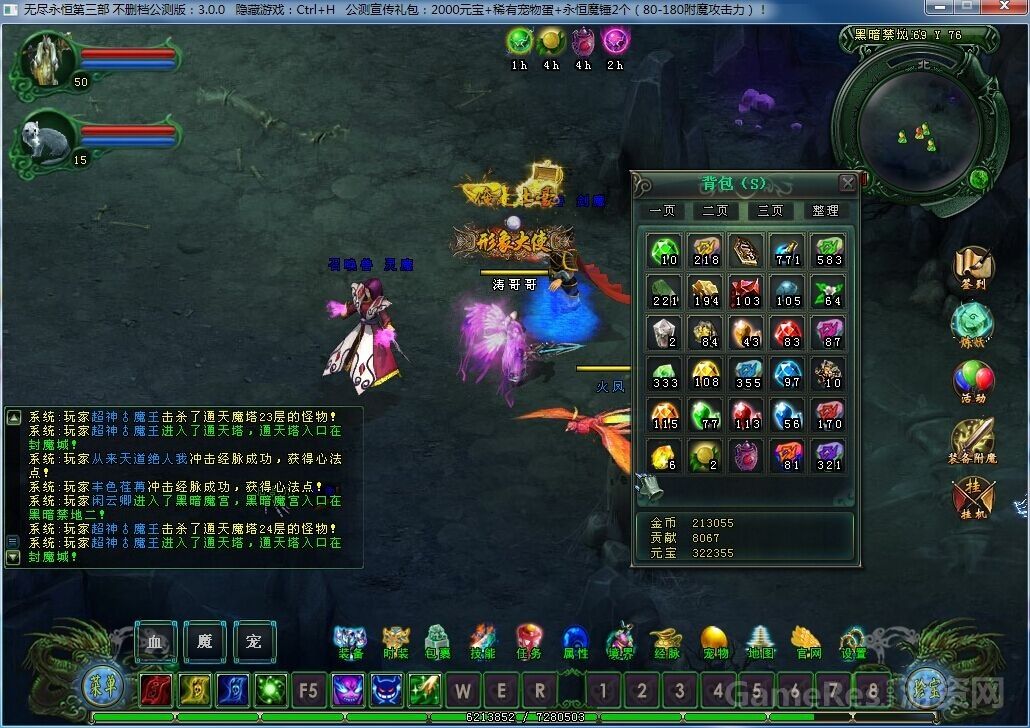The image size is (1030, 728).
Task: Open the 活动 events balloons icon
Action: 972,381
